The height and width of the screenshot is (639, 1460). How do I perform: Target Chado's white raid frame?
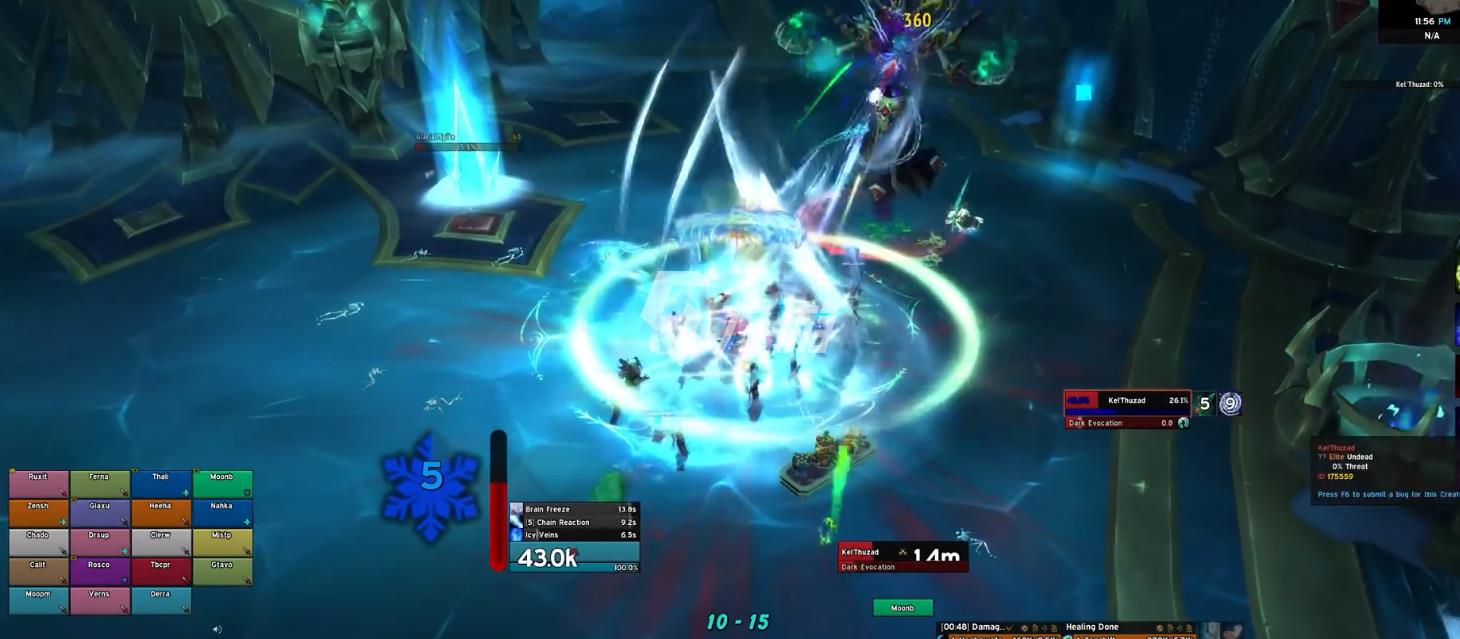point(39,542)
